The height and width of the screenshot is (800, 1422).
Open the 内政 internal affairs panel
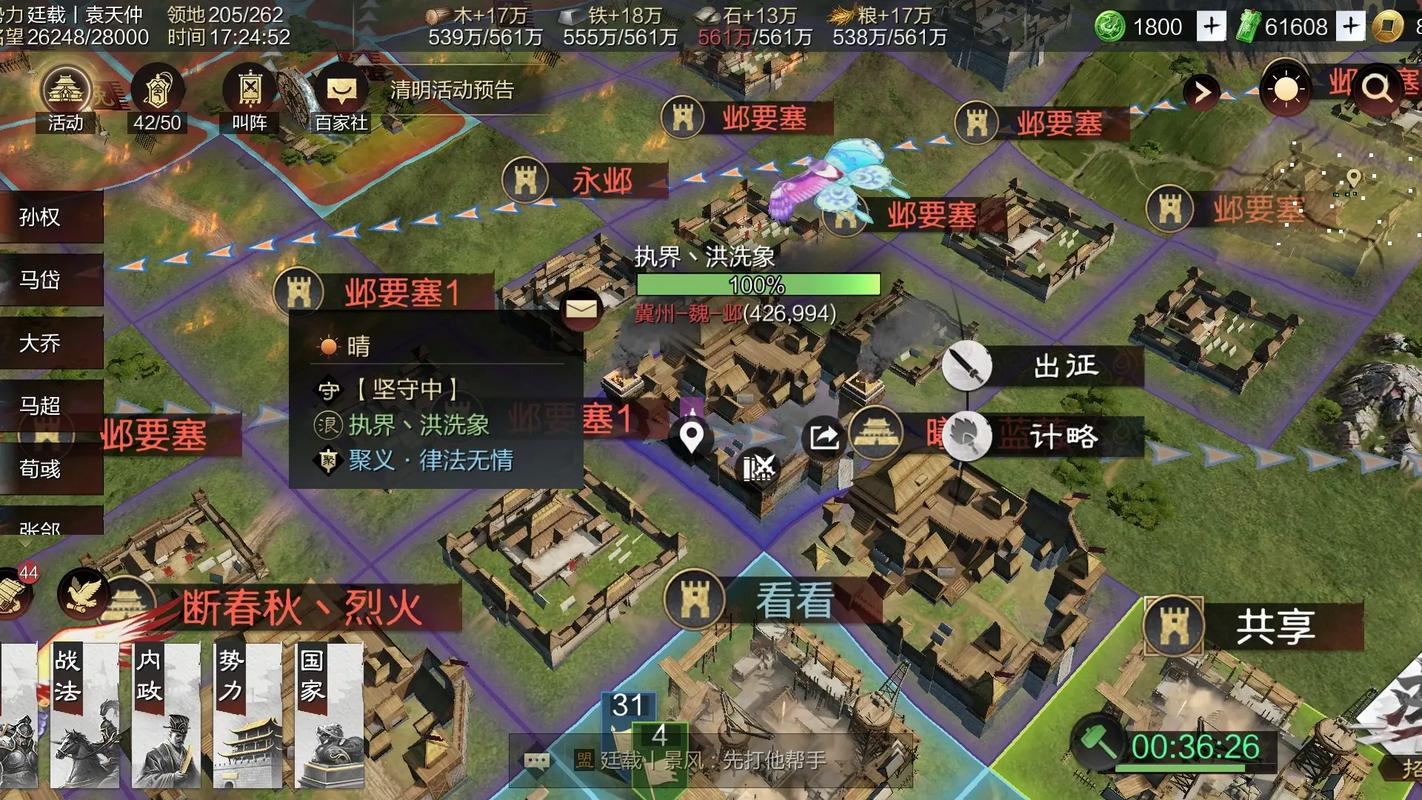click(150, 713)
